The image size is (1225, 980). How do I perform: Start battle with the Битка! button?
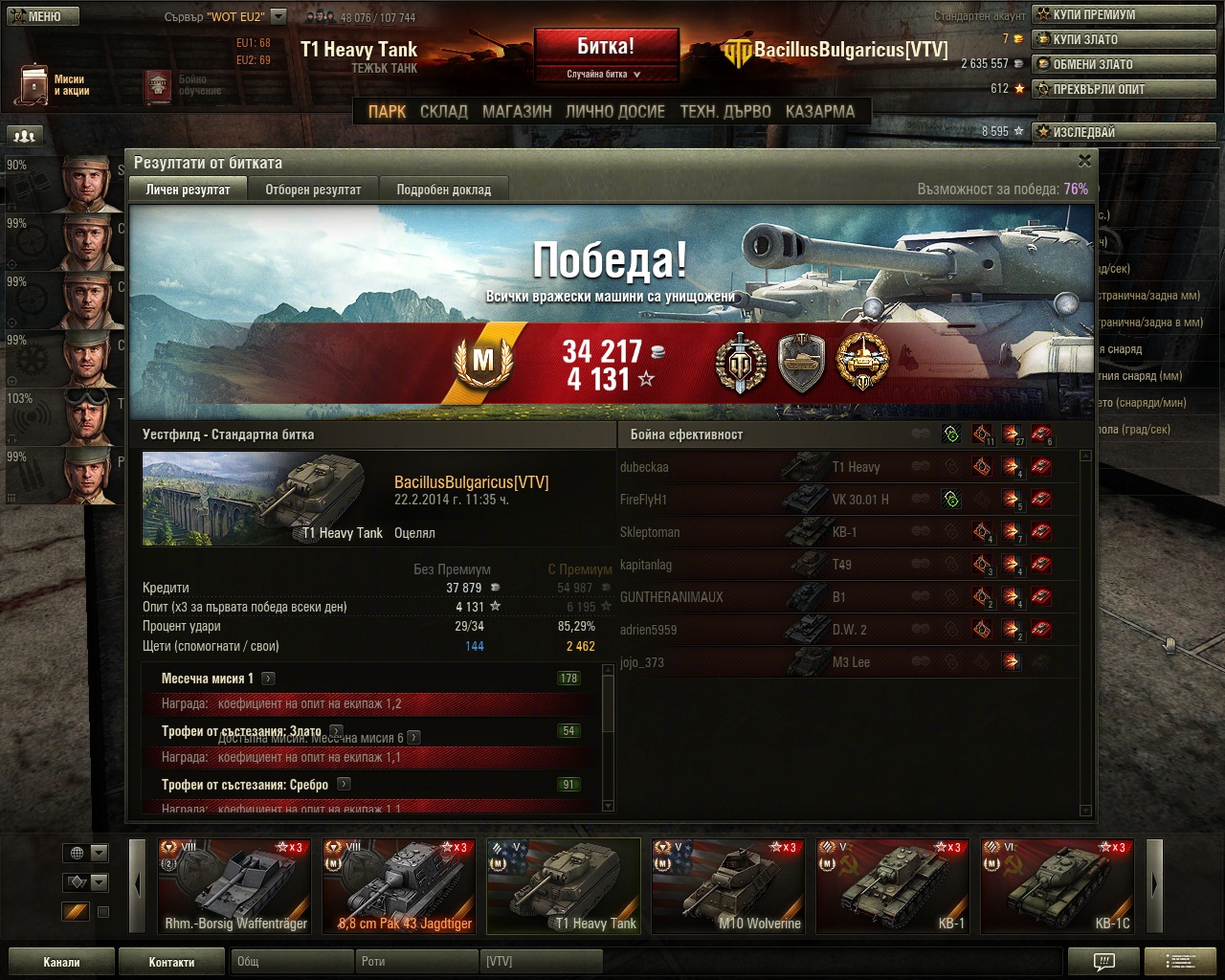point(606,47)
